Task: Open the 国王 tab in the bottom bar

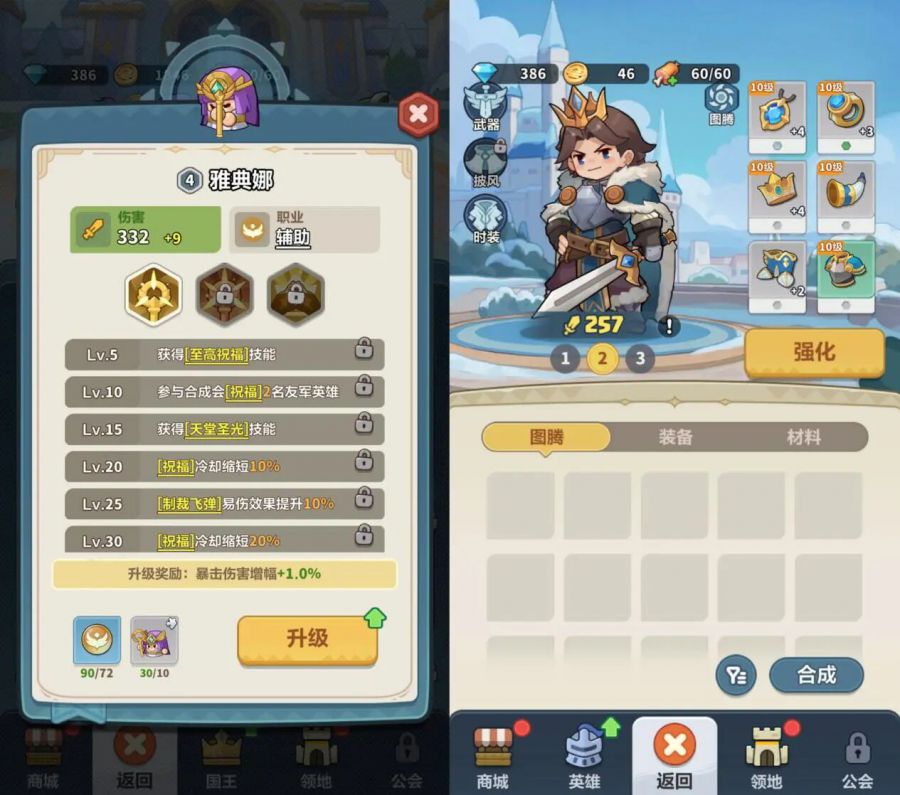Action: pos(222,759)
